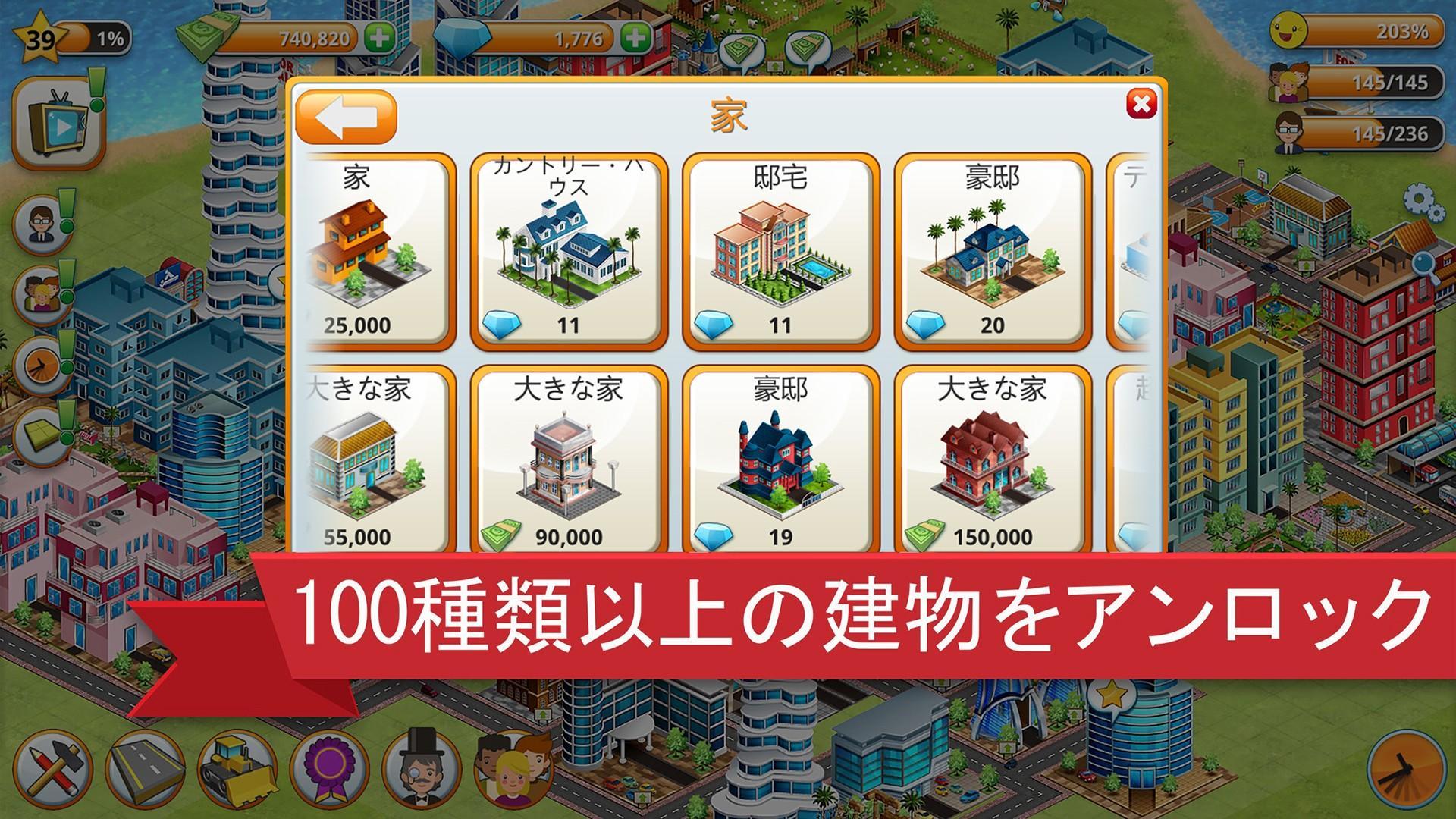
Task: Tap the plus button next to diamond balance
Action: coord(634,34)
